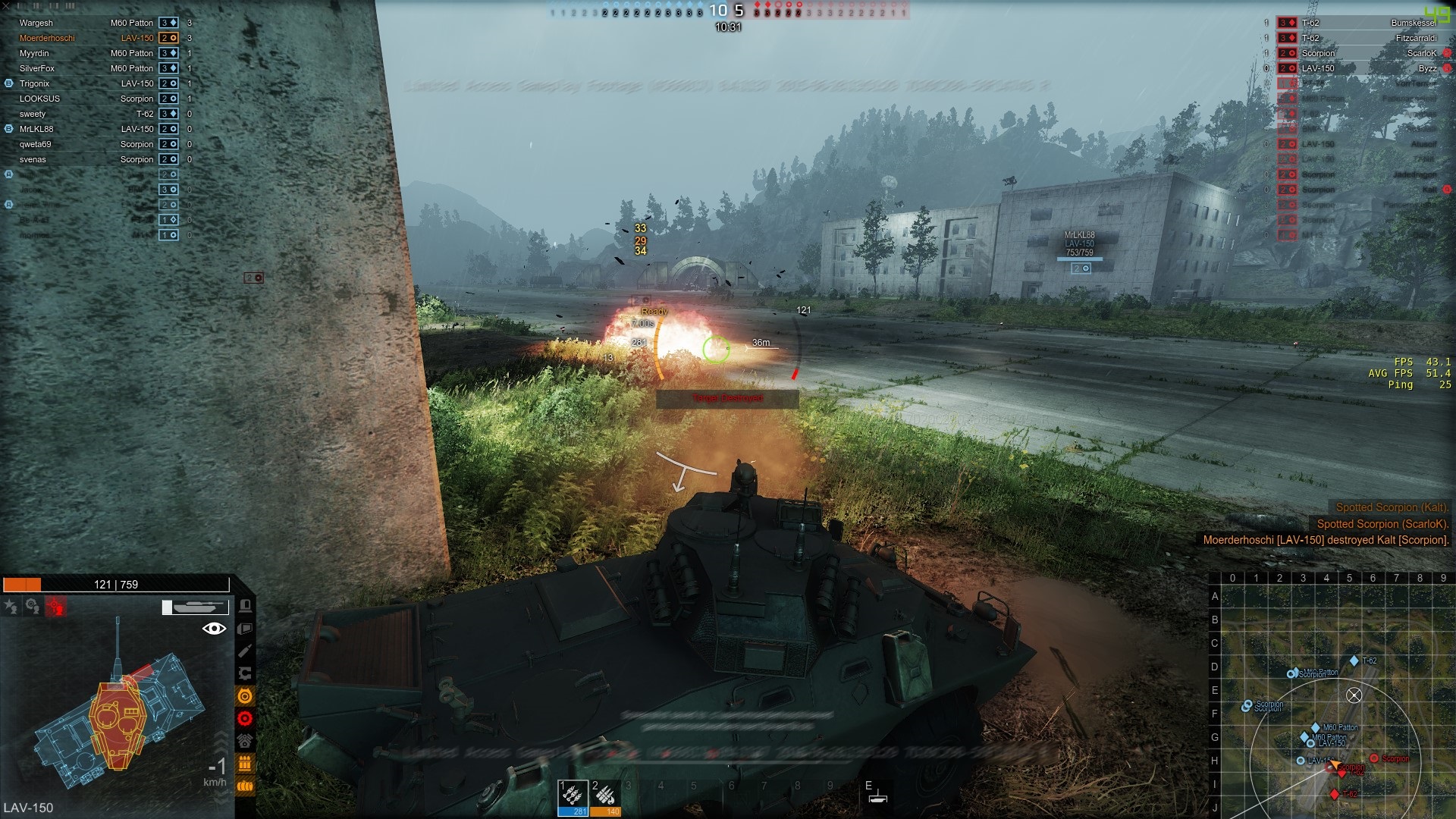1456x819 pixels.
Task: Activate the E tank consumable slot
Action: tap(877, 792)
